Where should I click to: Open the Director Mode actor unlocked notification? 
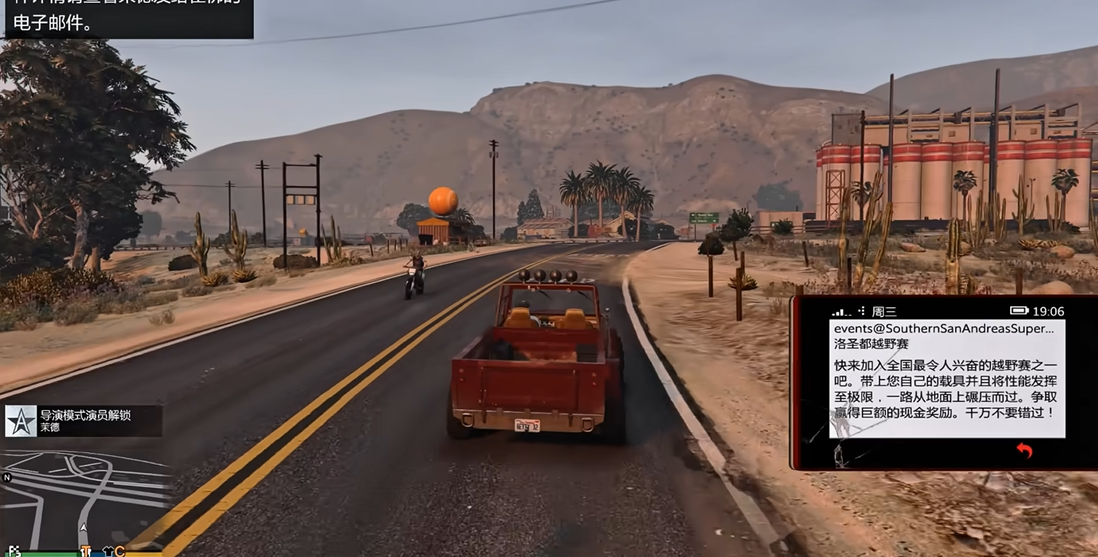[84, 420]
